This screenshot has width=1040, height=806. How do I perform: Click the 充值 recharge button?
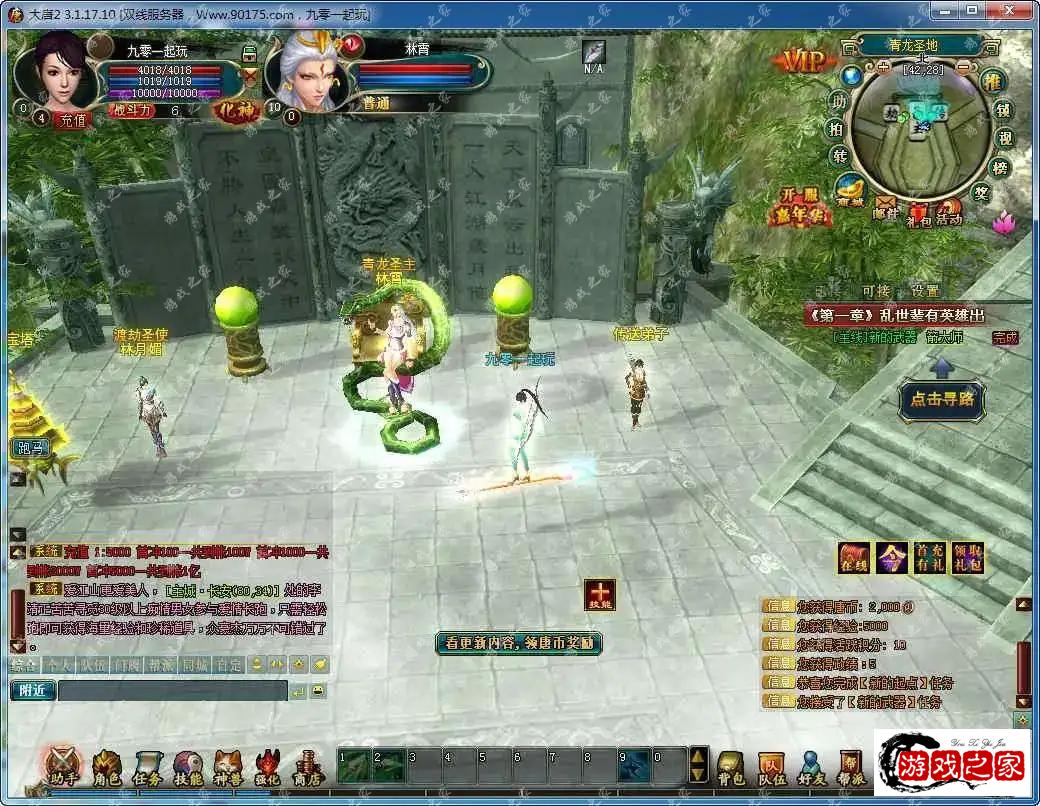pyautogui.click(x=72, y=119)
